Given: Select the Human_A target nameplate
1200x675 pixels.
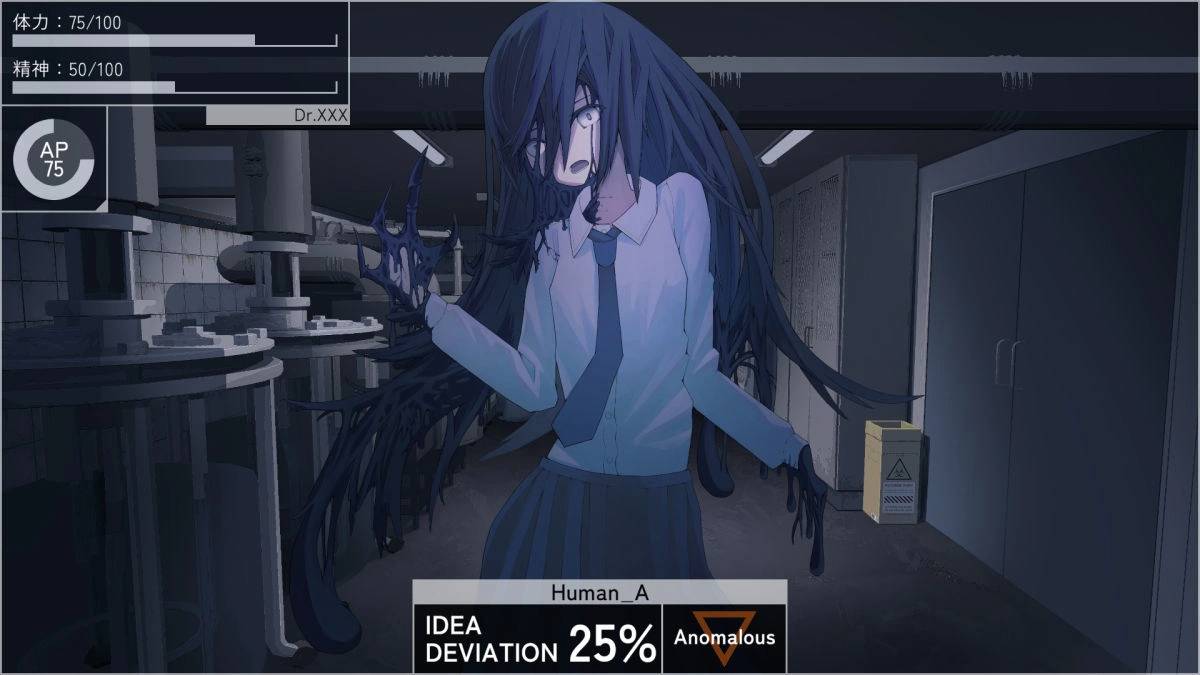Looking at the screenshot, I should click(599, 592).
